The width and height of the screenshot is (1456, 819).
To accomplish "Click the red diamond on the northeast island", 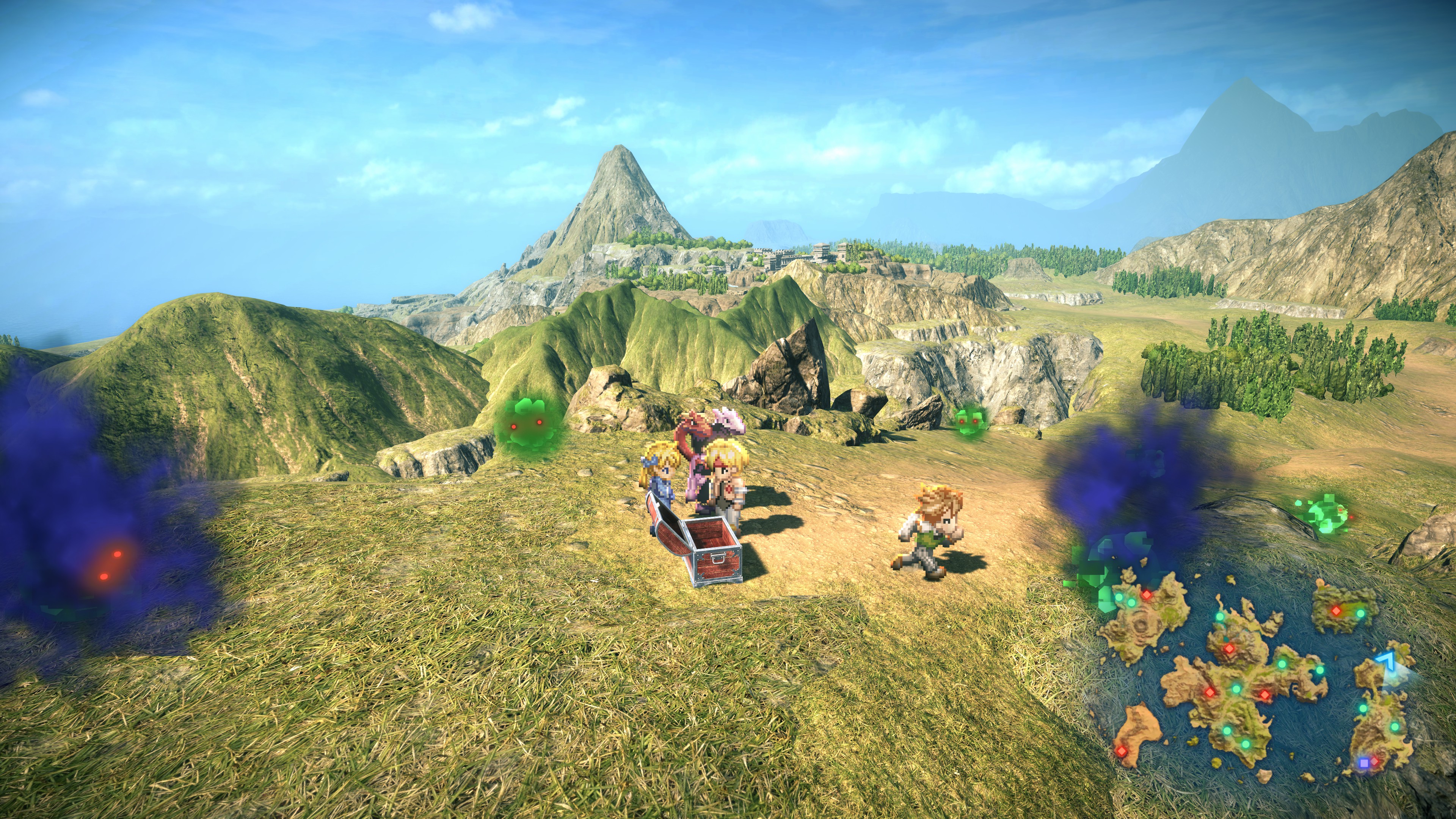I will point(1336,610).
